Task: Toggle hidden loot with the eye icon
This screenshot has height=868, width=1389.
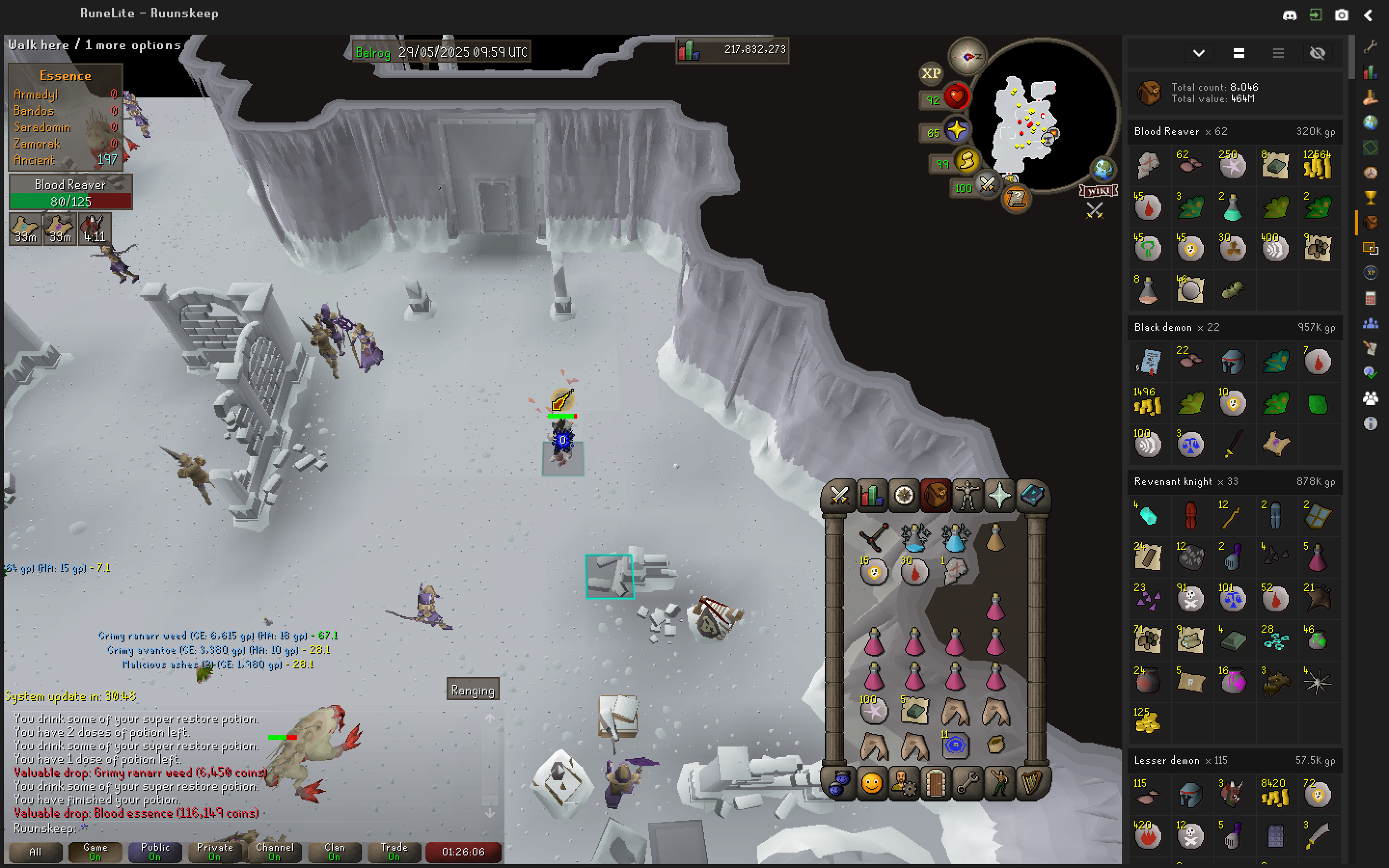Action: point(1317,54)
